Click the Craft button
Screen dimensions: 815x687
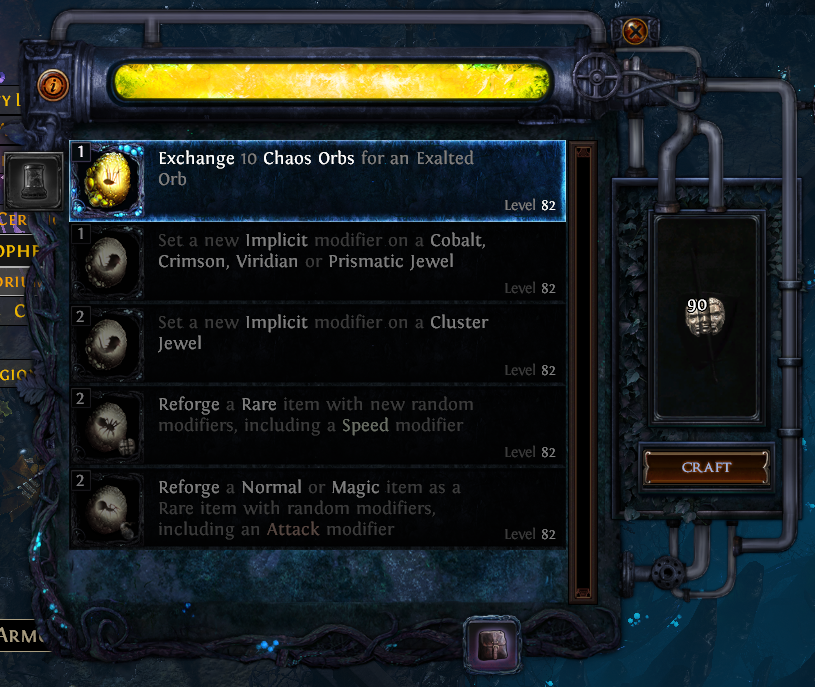(x=706, y=467)
